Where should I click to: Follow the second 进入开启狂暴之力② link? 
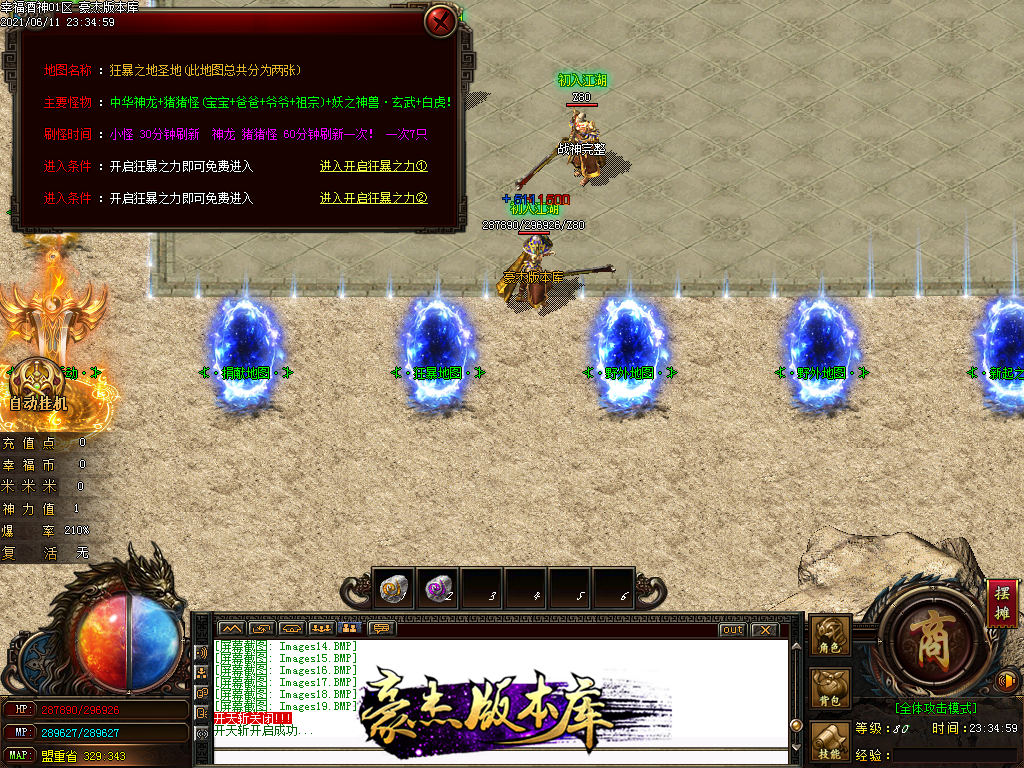click(x=374, y=199)
